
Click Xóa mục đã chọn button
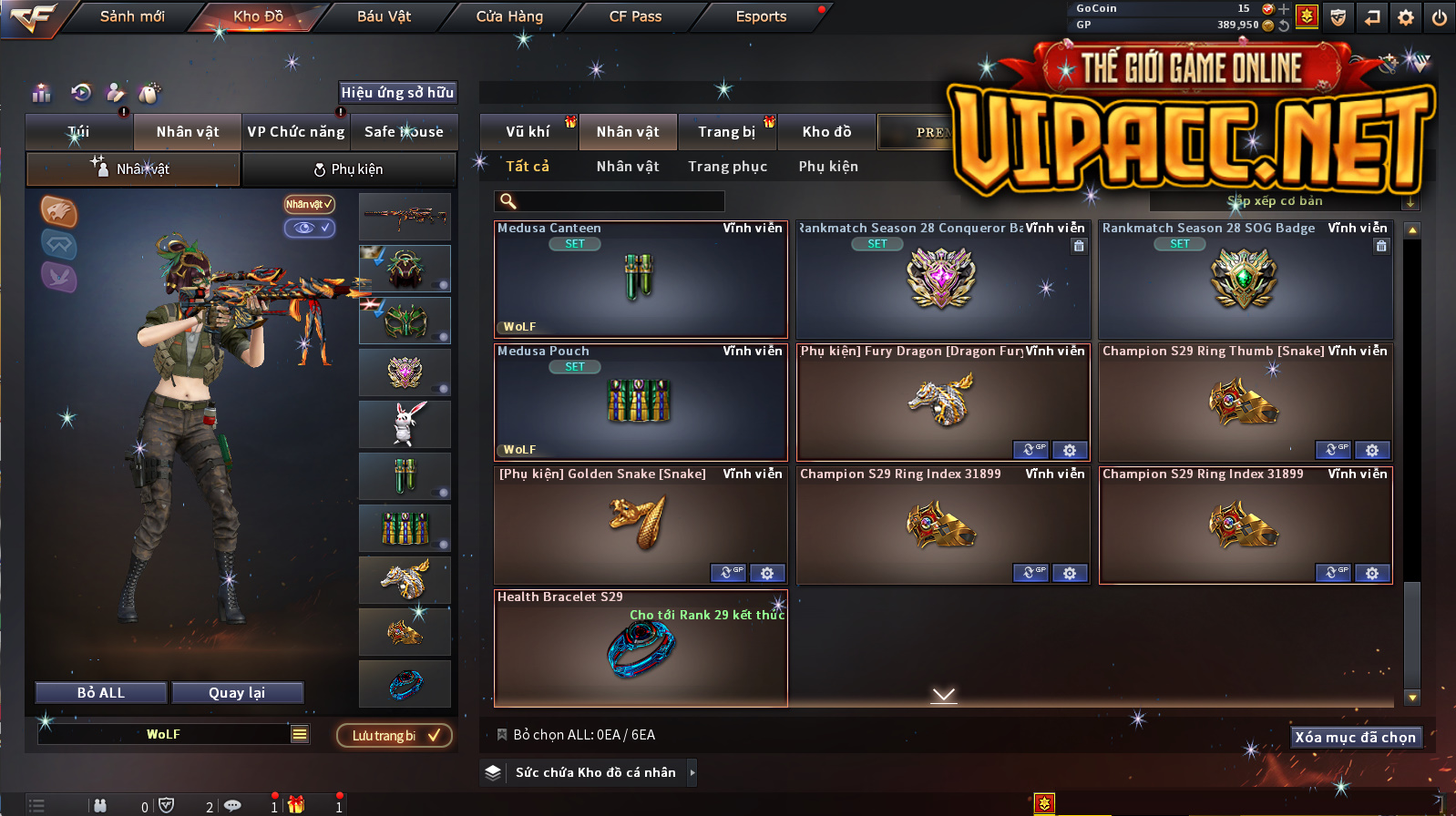pyautogui.click(x=1355, y=738)
